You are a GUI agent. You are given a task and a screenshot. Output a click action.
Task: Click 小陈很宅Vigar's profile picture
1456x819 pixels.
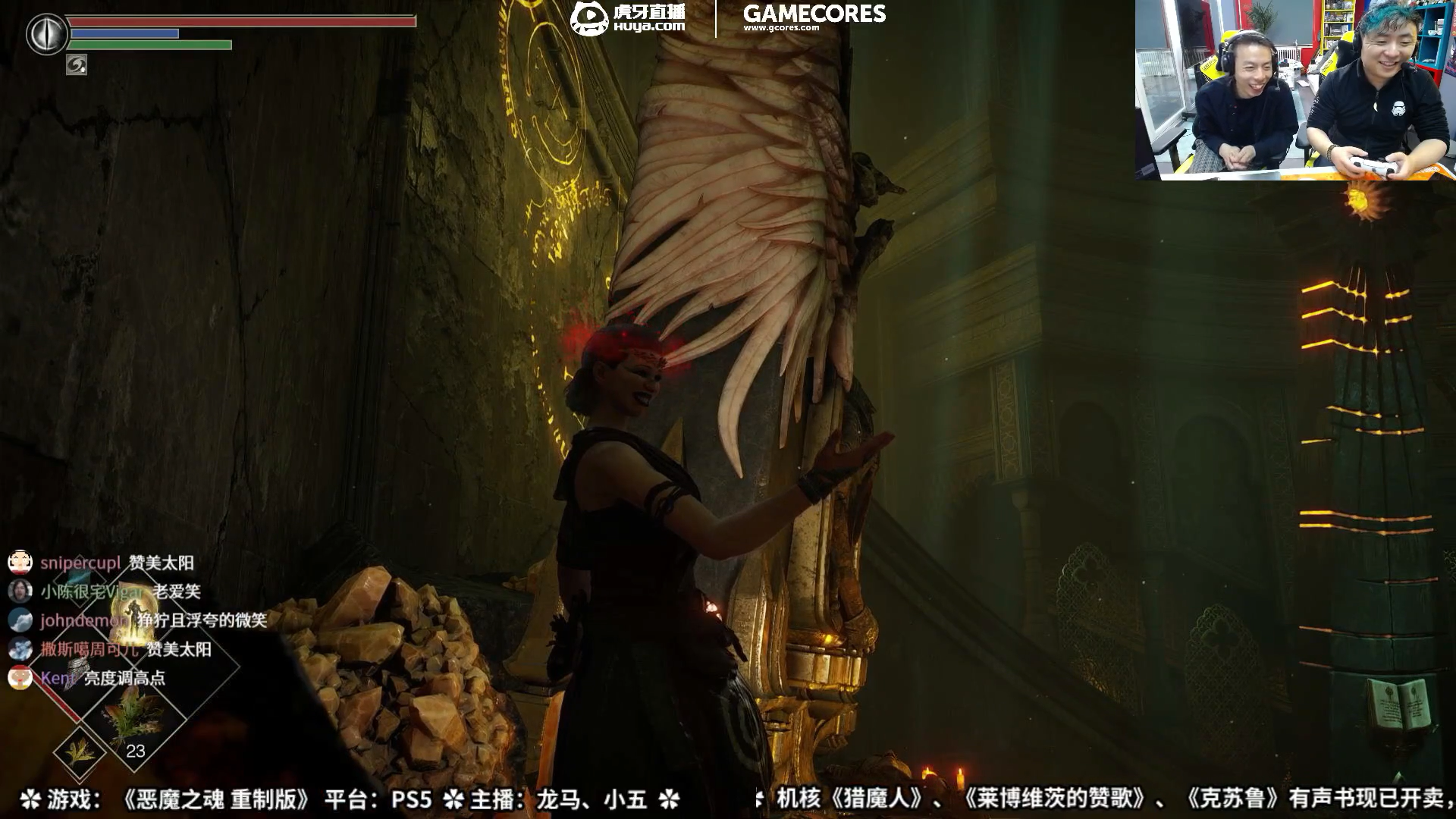click(x=21, y=590)
